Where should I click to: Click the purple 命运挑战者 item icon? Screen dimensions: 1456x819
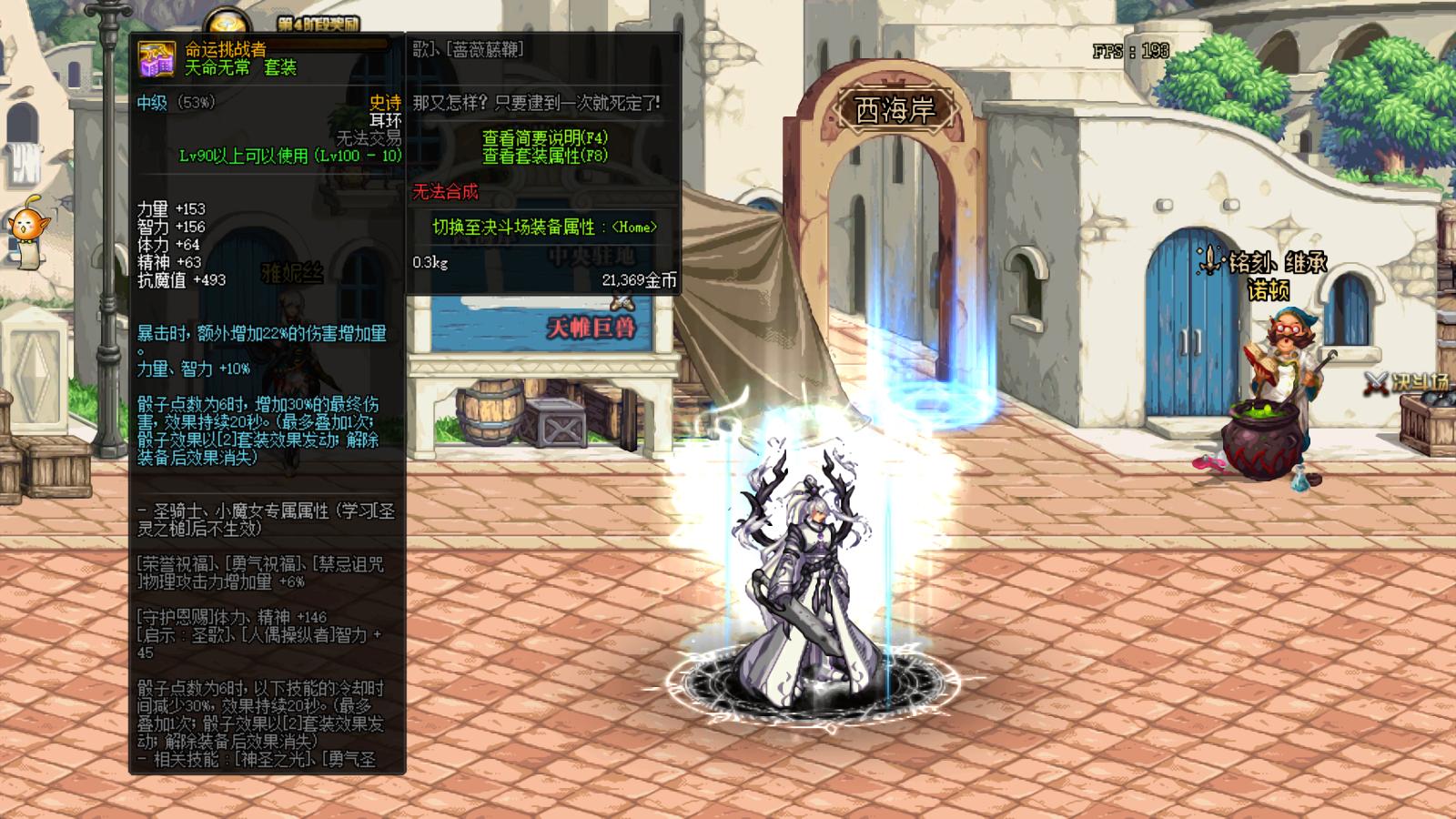pyautogui.click(x=157, y=61)
